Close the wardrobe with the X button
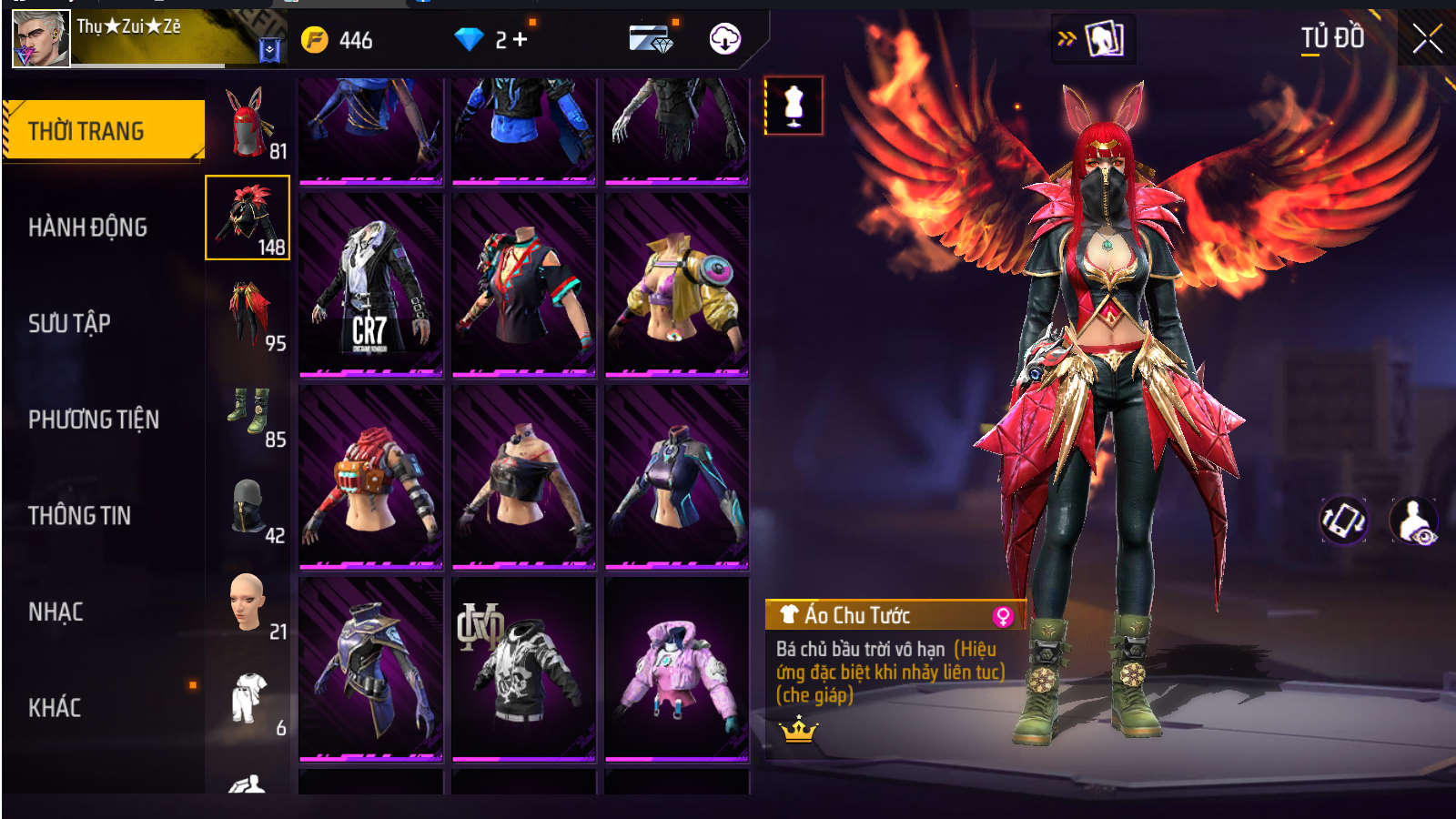1456x819 pixels. [1426, 39]
